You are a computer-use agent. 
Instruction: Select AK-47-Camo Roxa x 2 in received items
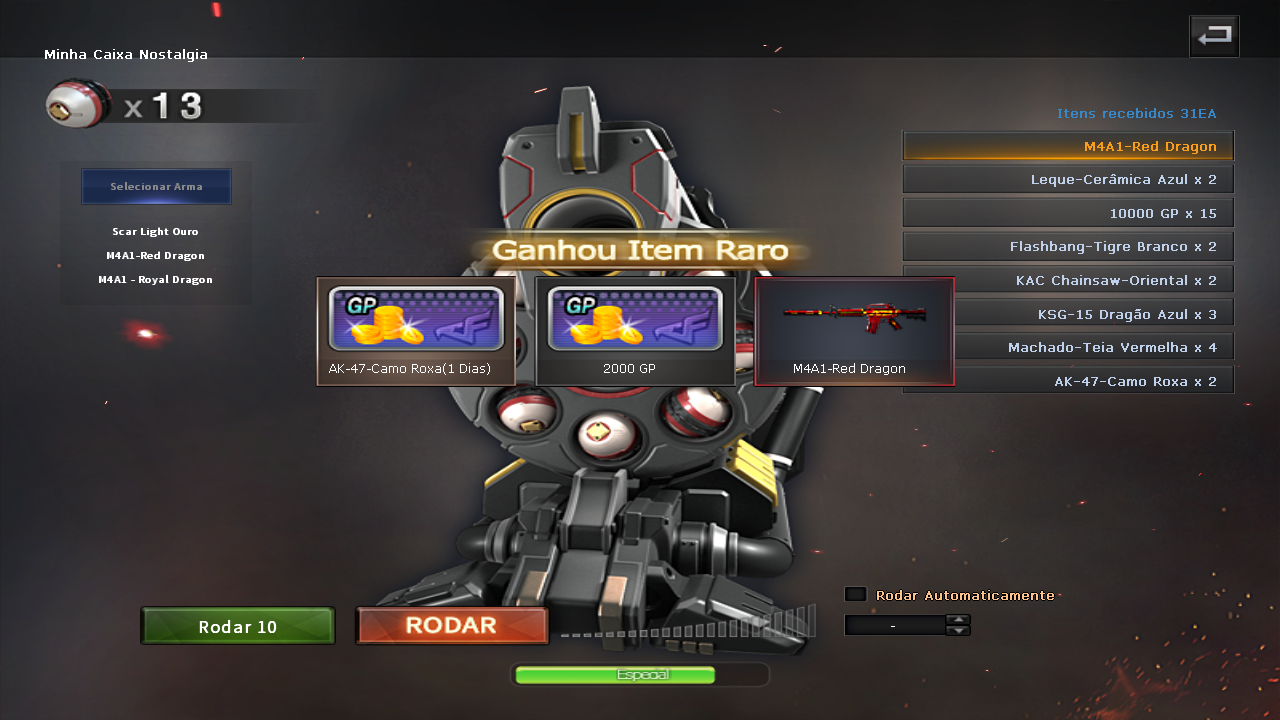(x=1068, y=381)
